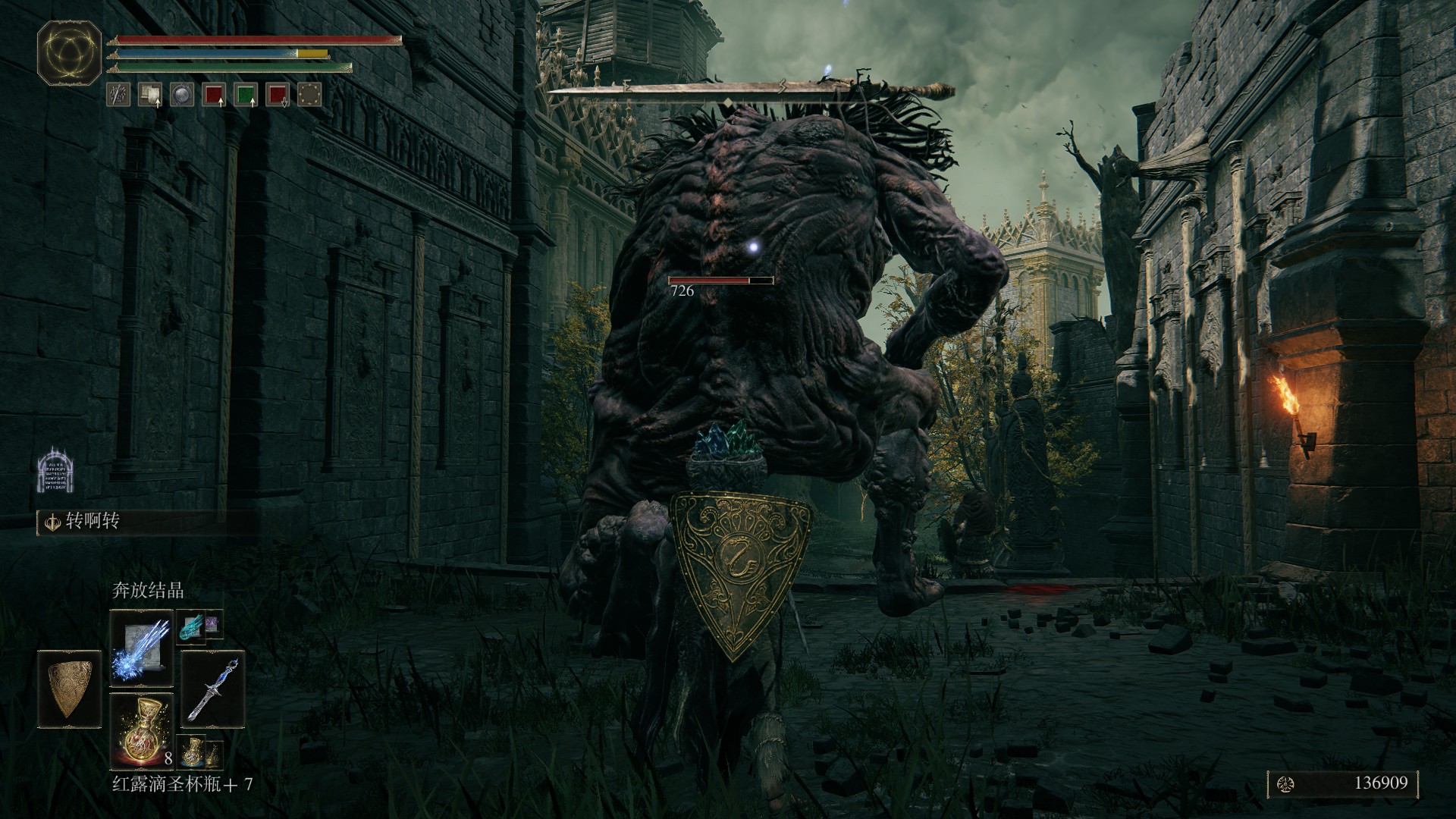Choose the blue jeweled sword right-hand slot

coord(213,686)
